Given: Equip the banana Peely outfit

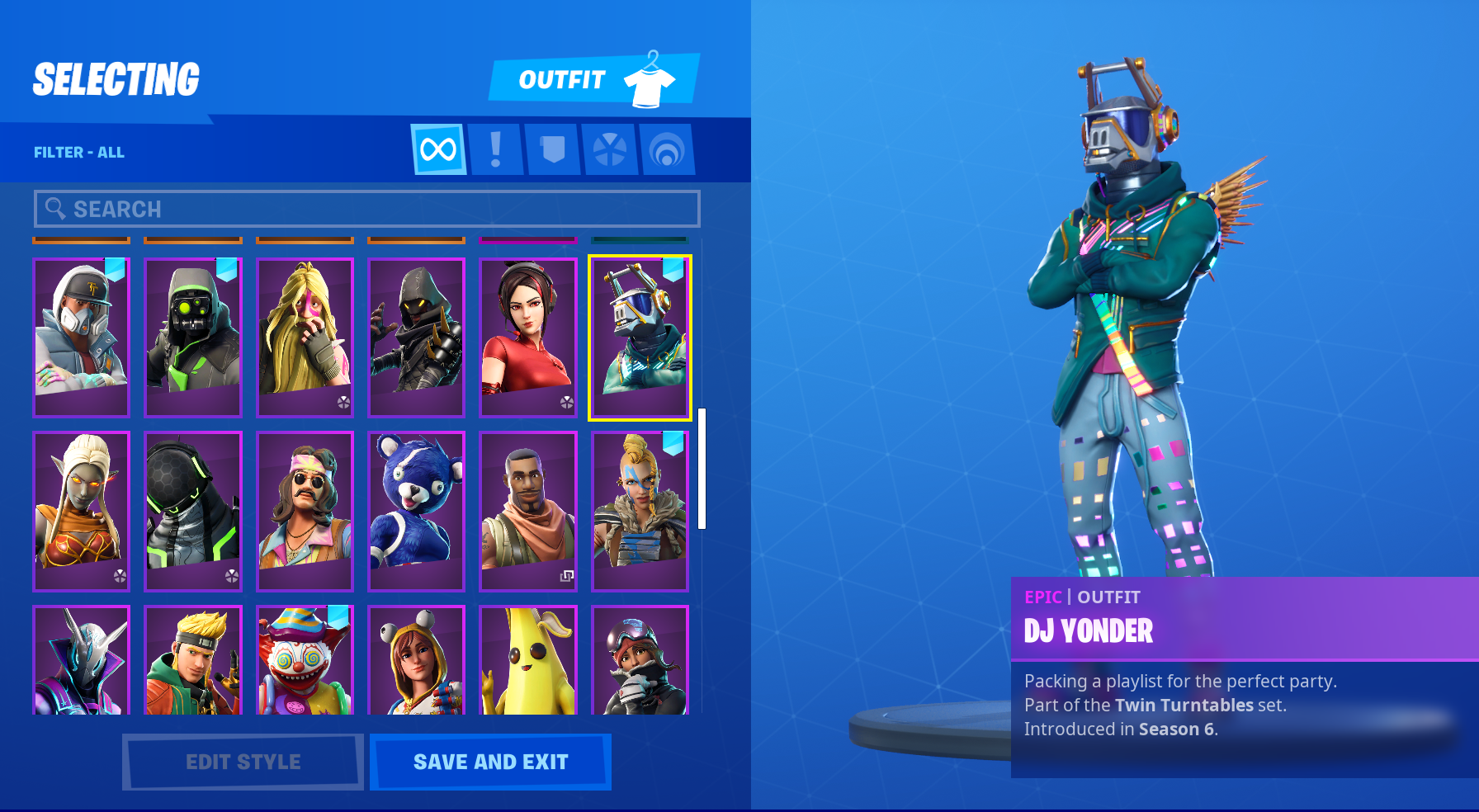Looking at the screenshot, I should pos(528,660).
